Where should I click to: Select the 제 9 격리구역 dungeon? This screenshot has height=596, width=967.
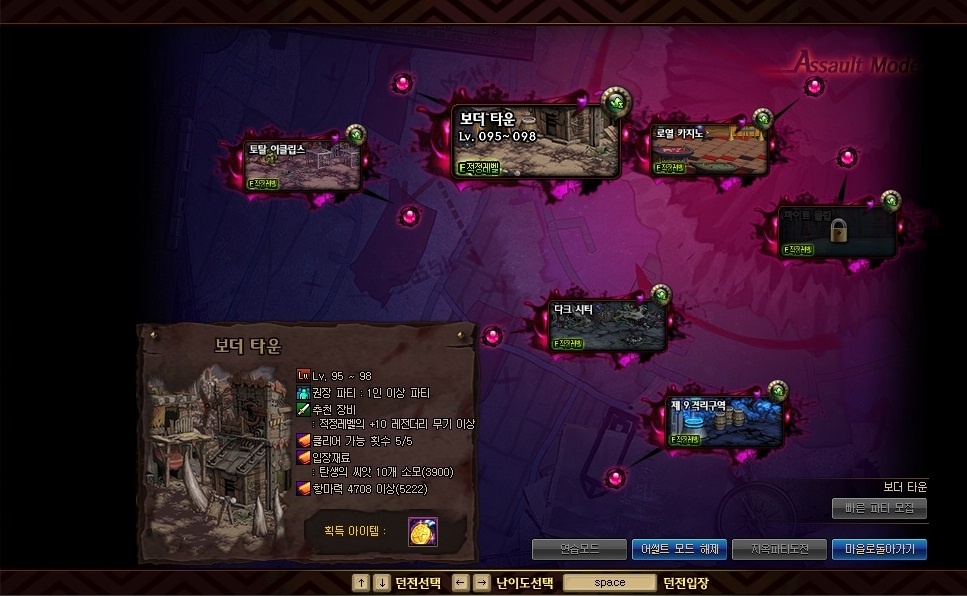725,421
